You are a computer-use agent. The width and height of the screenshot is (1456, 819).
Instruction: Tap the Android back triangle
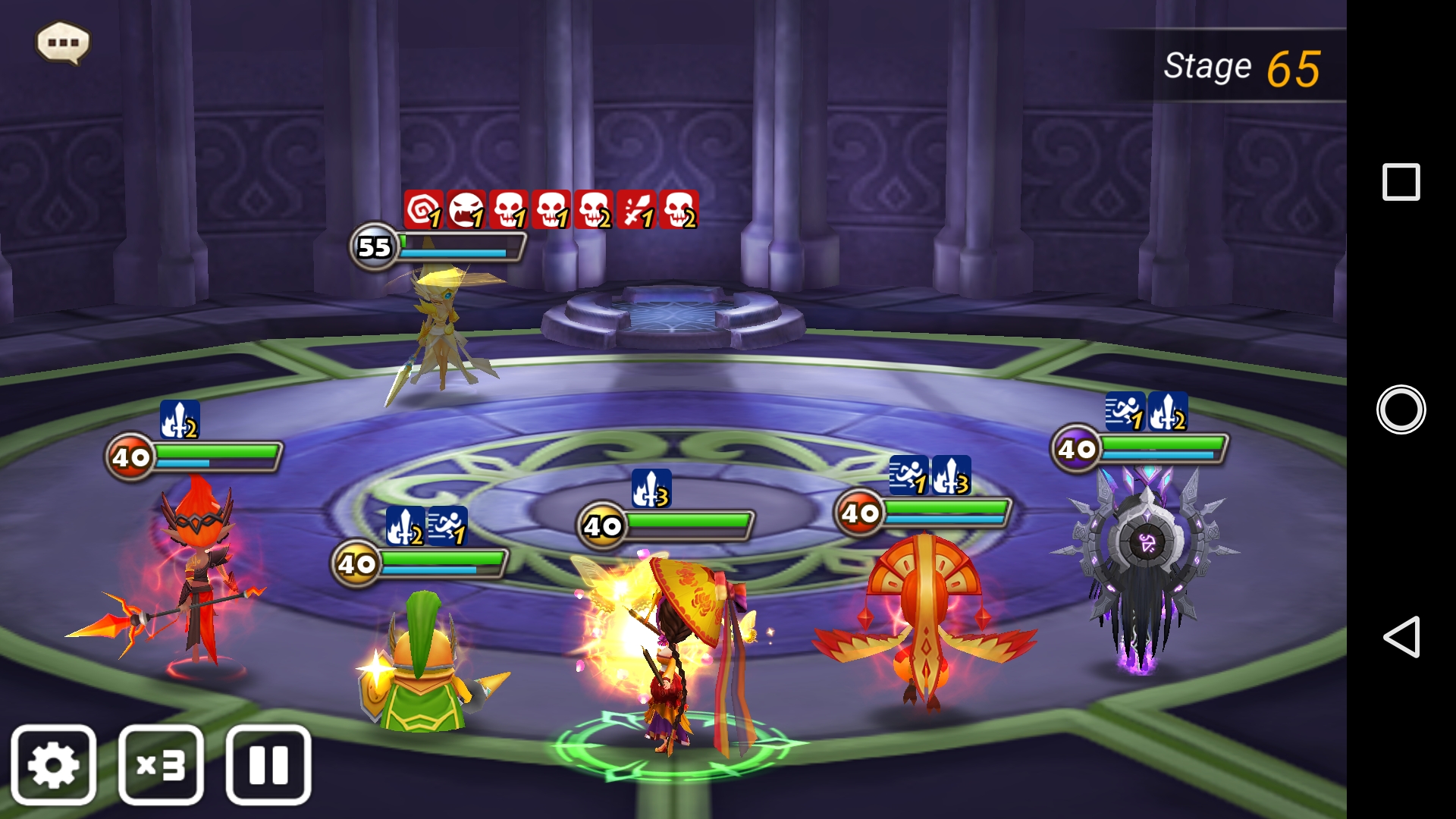tap(1401, 636)
